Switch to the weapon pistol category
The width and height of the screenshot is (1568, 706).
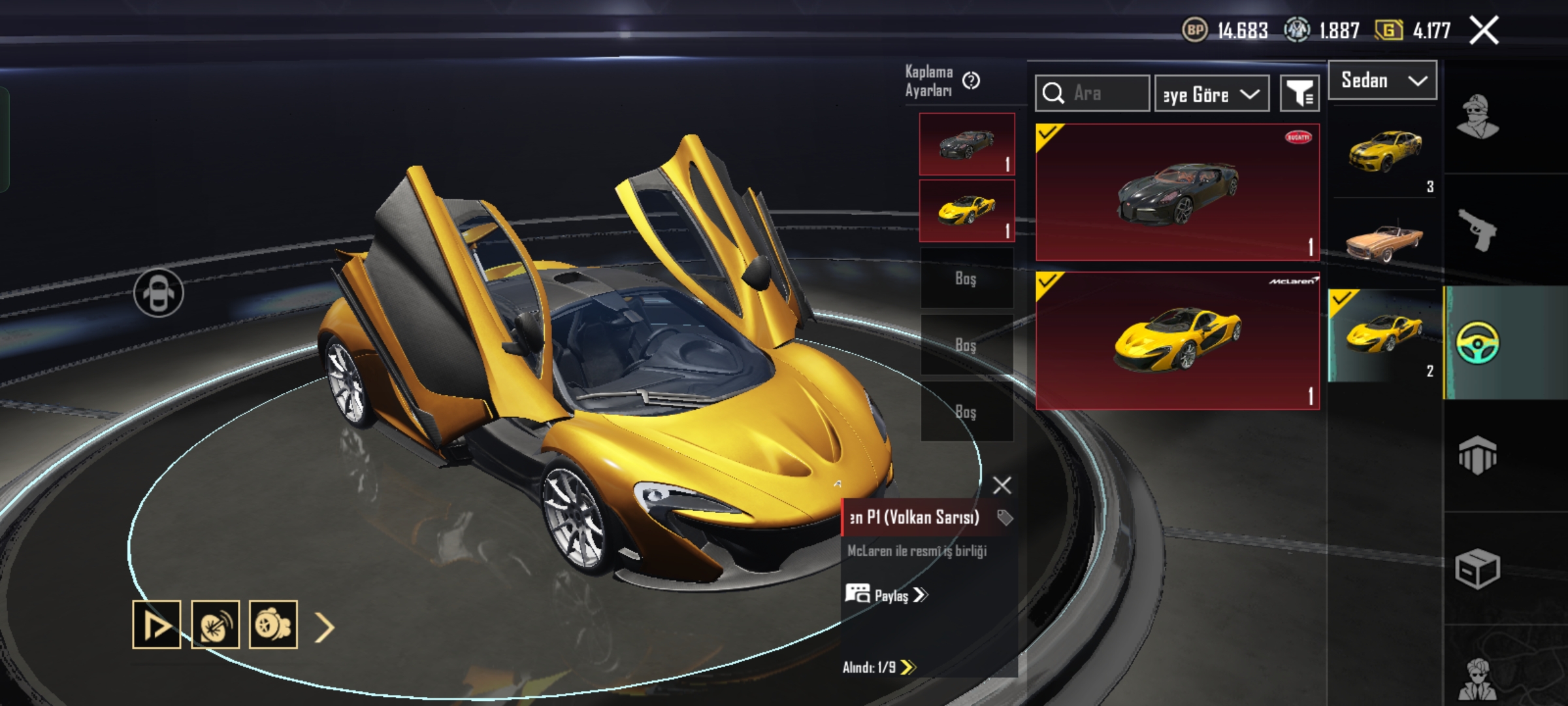point(1478,230)
